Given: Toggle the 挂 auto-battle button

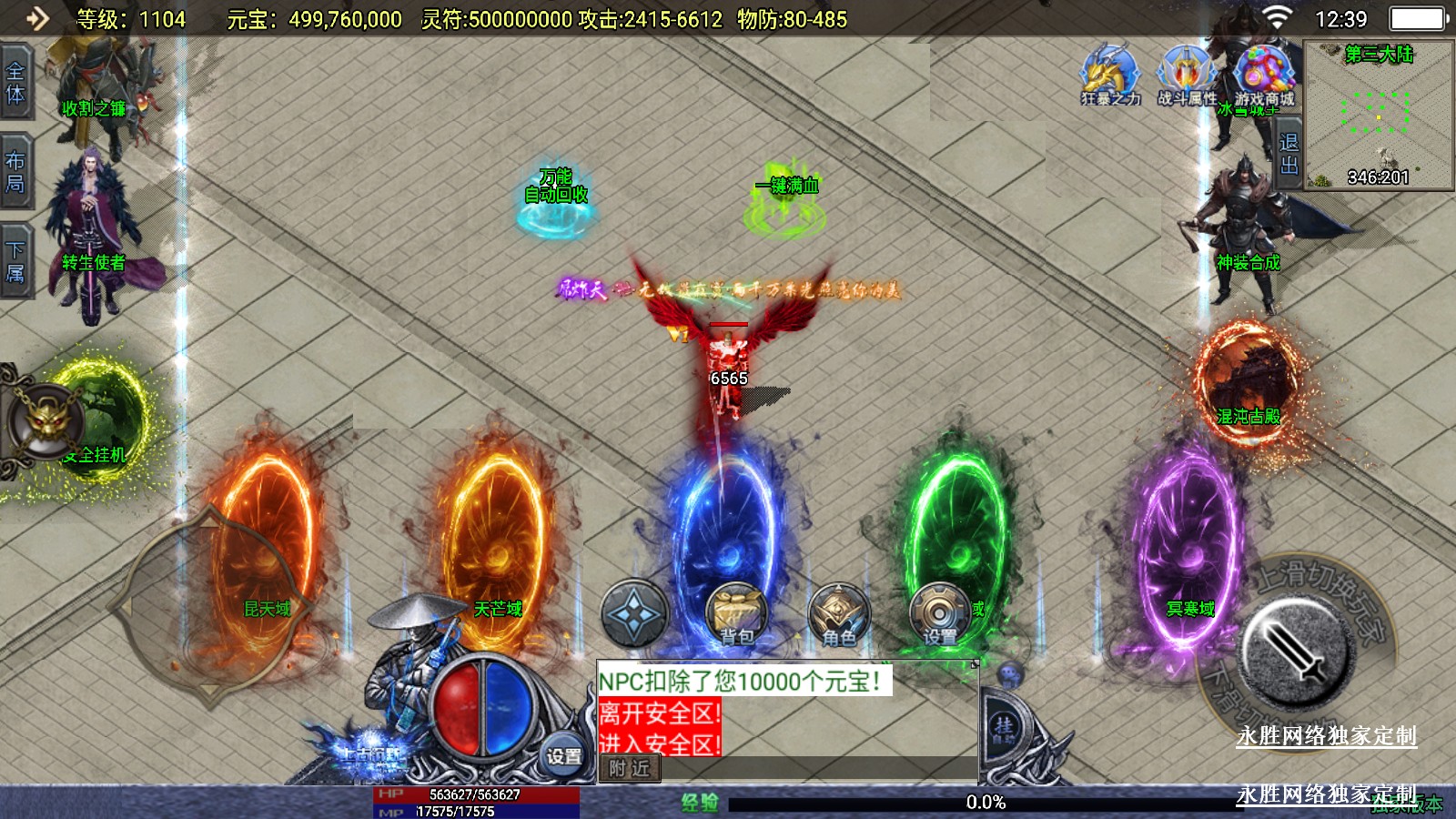Looking at the screenshot, I should [x=1005, y=728].
